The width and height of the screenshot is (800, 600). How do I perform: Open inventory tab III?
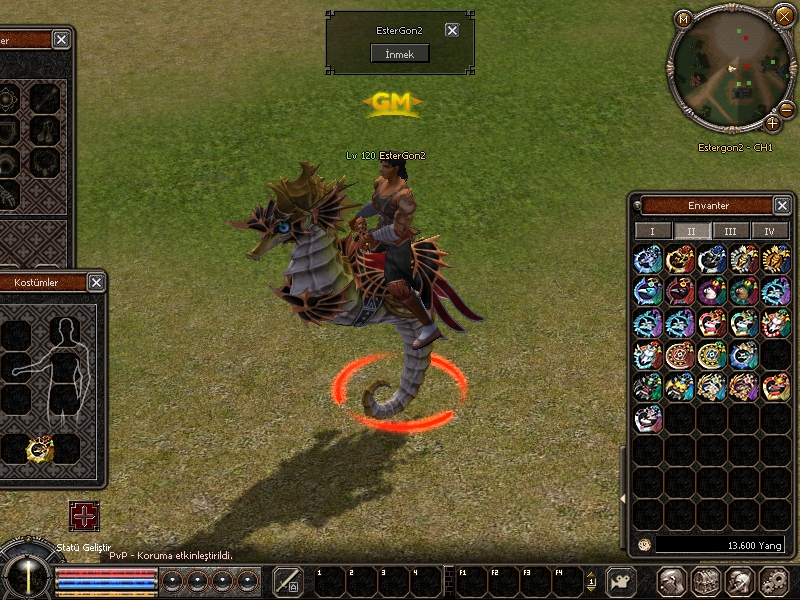(x=730, y=231)
